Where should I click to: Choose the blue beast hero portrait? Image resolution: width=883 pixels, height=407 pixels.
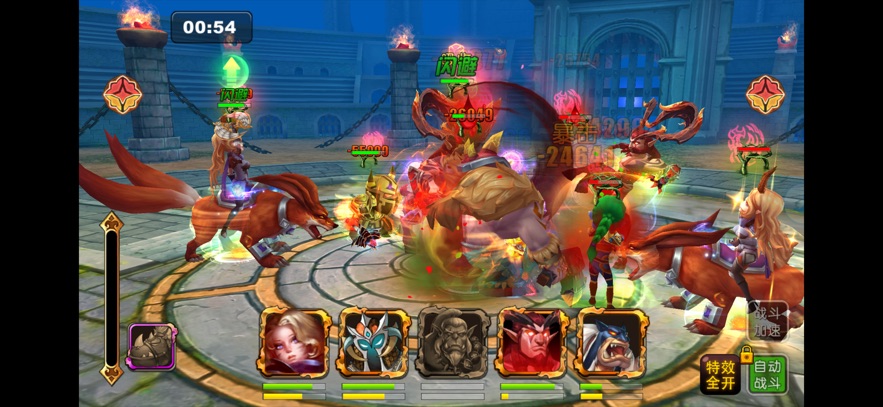pyautogui.click(x=611, y=343)
